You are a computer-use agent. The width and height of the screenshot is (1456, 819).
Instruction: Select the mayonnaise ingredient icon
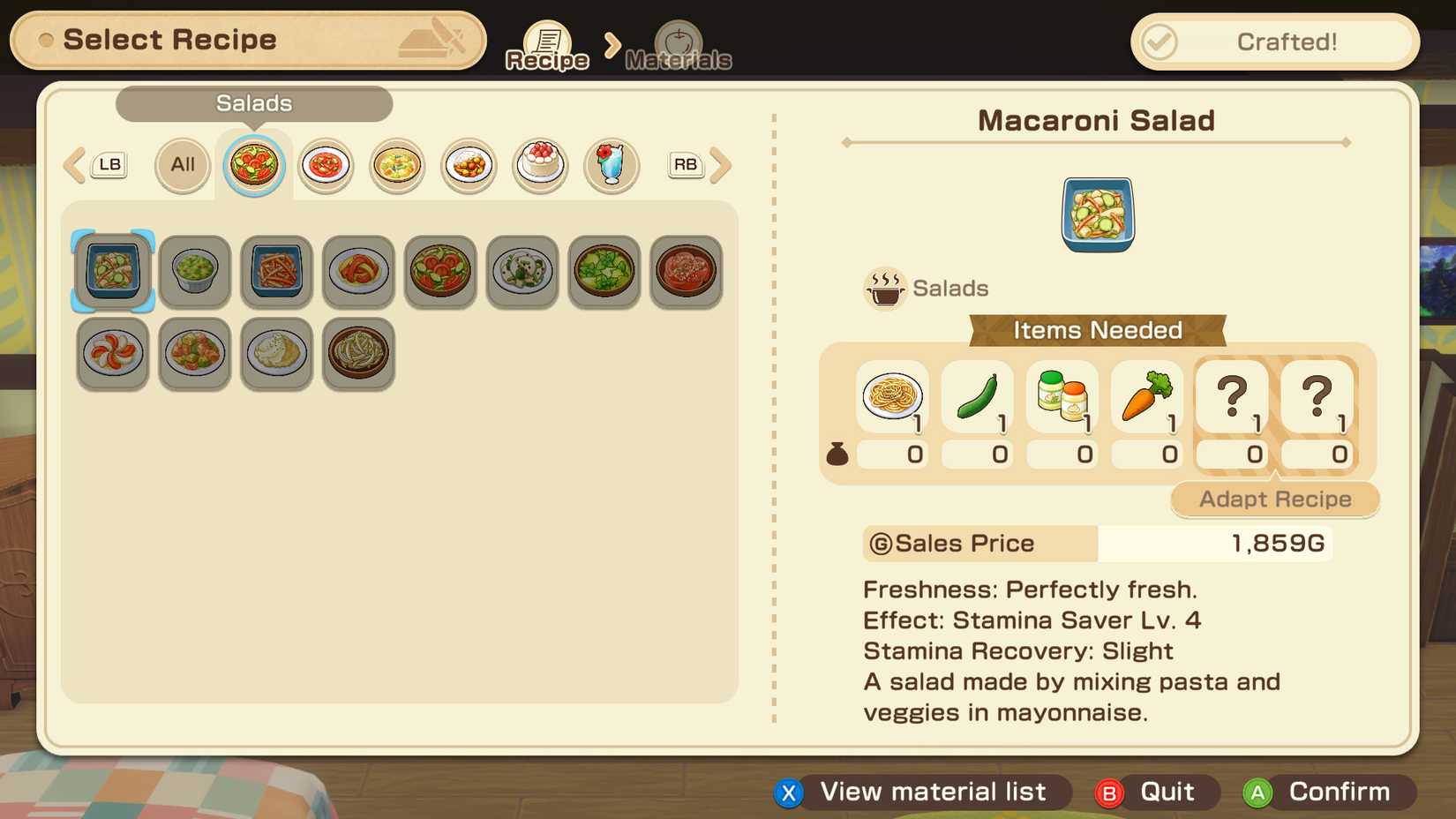pos(1062,397)
